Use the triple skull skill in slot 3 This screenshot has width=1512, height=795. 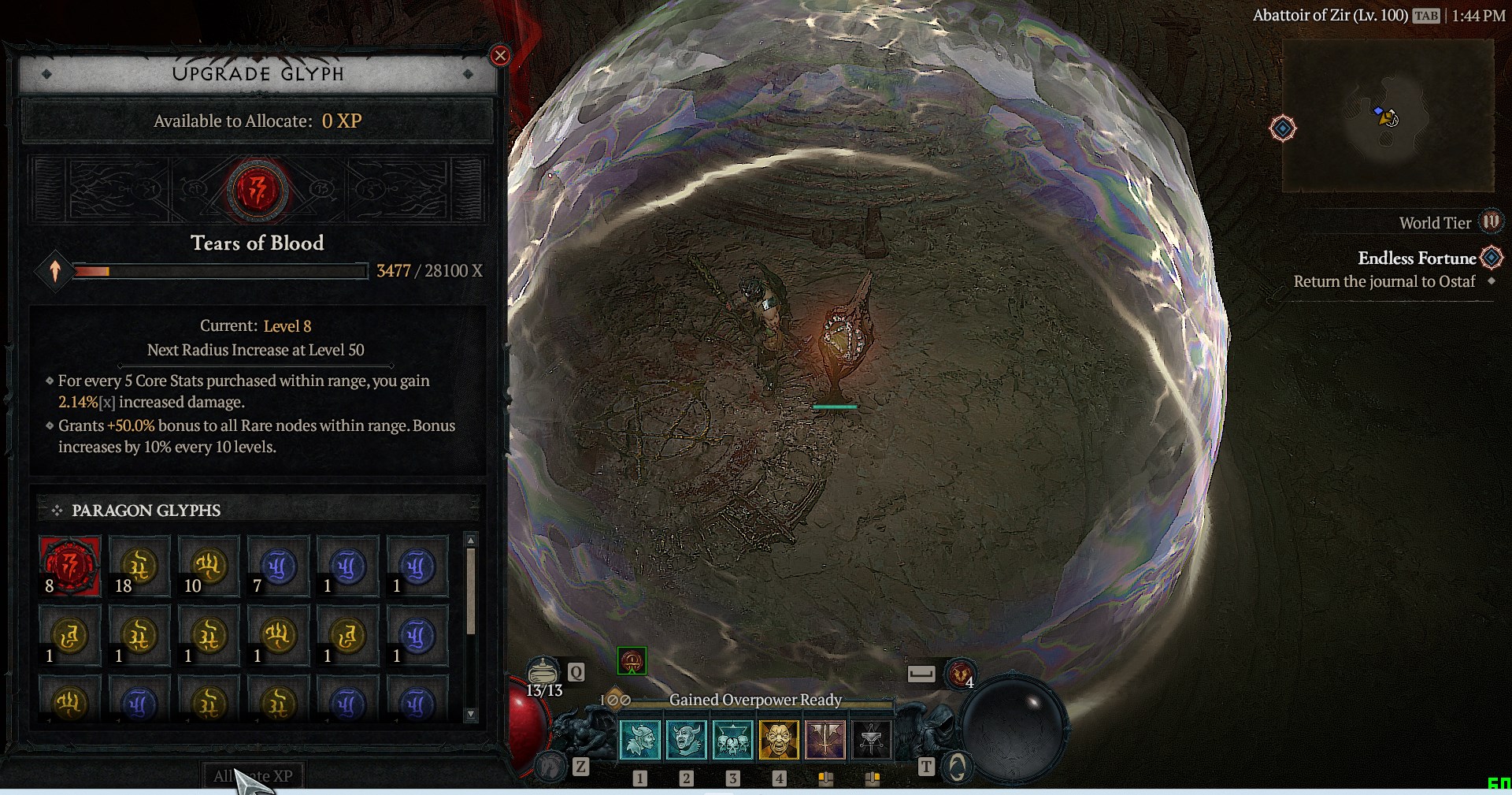(733, 740)
